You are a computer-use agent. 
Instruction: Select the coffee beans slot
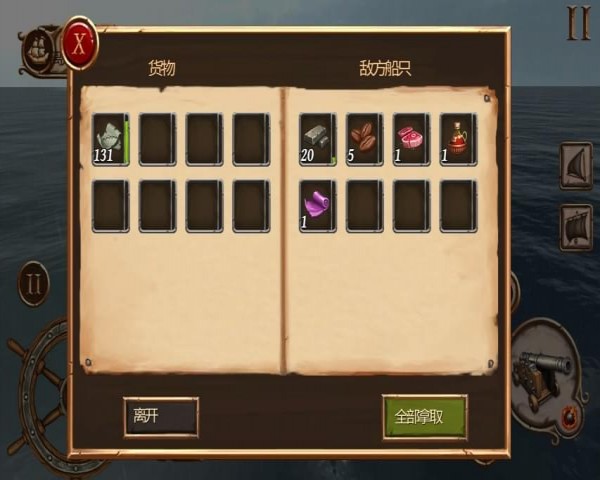(x=364, y=139)
